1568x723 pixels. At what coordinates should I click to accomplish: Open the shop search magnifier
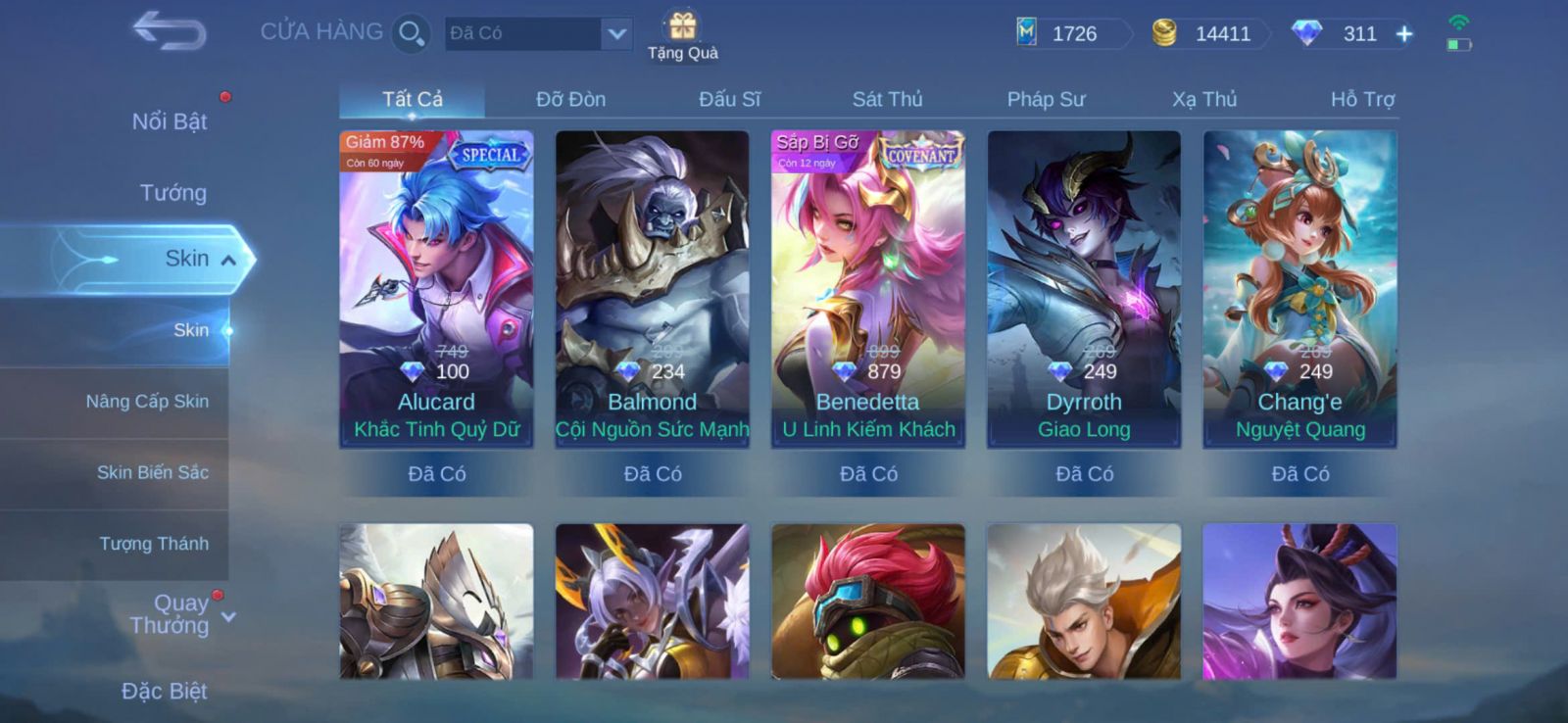pos(411,34)
